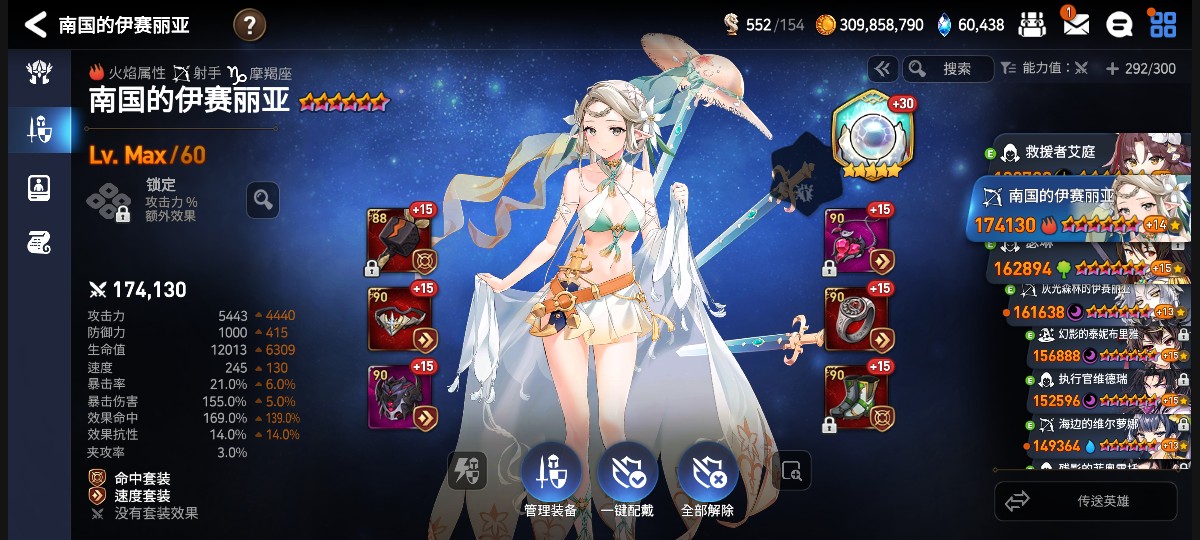Select the equipped ring slot
The height and width of the screenshot is (540, 1200).
[x=858, y=320]
